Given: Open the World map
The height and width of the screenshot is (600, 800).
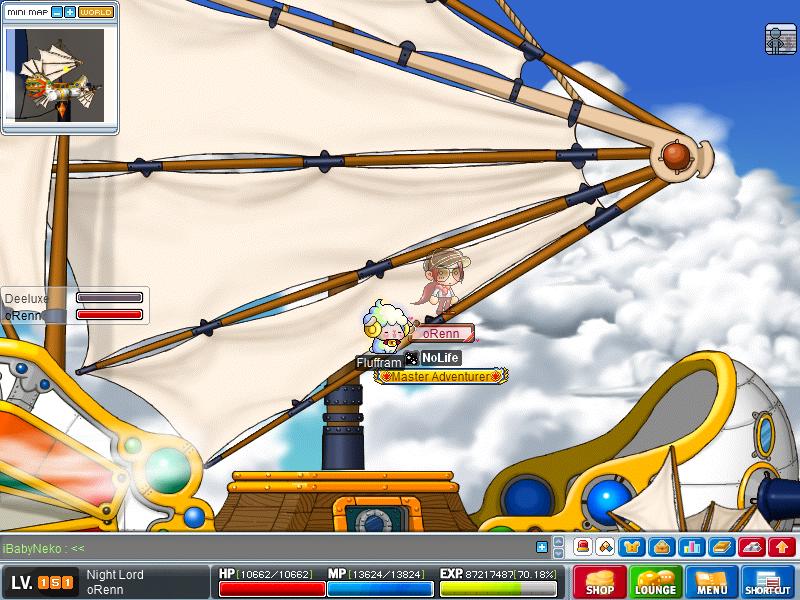Looking at the screenshot, I should point(96,12).
